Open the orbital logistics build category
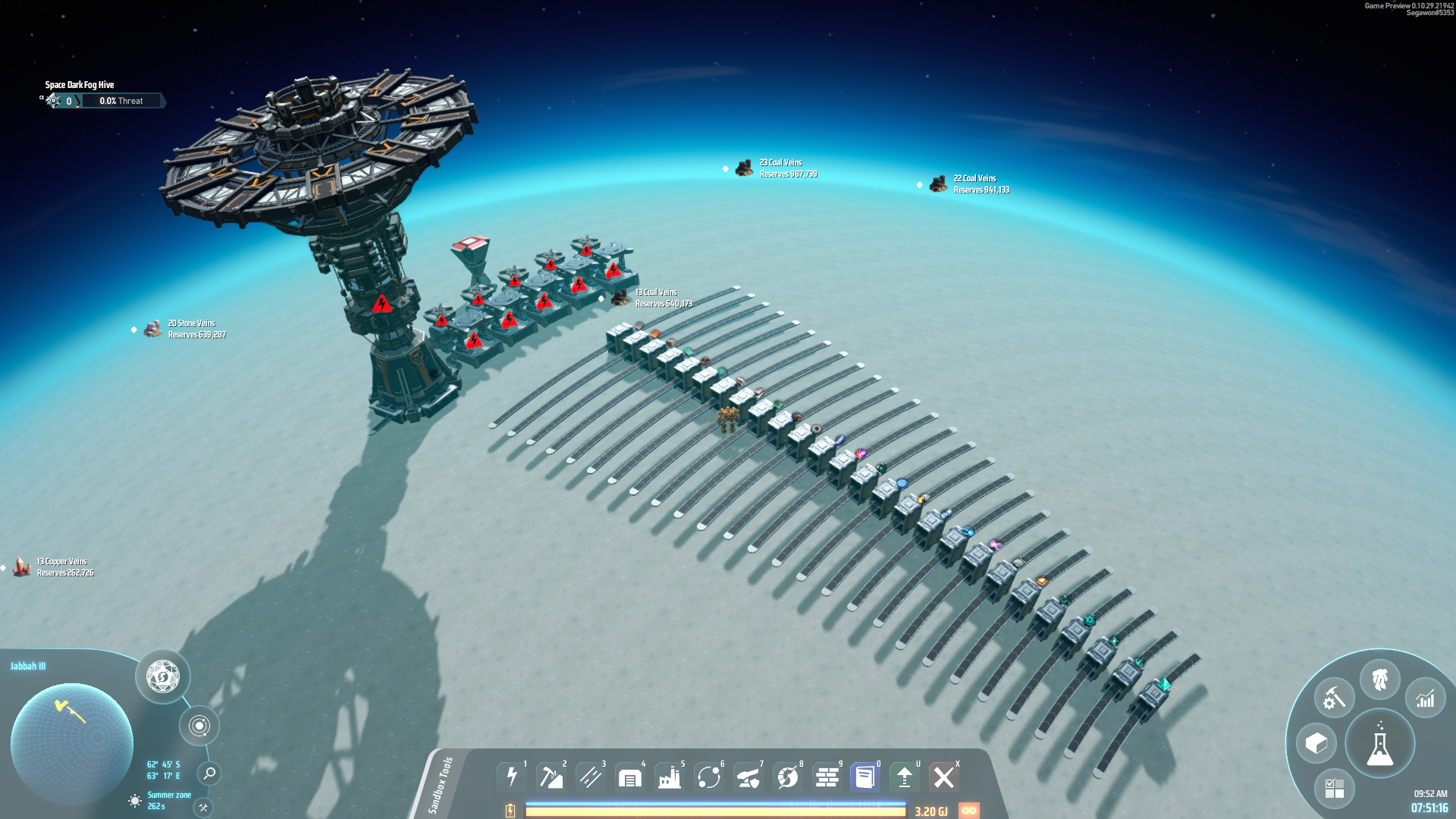The height and width of the screenshot is (819, 1456). [x=708, y=777]
